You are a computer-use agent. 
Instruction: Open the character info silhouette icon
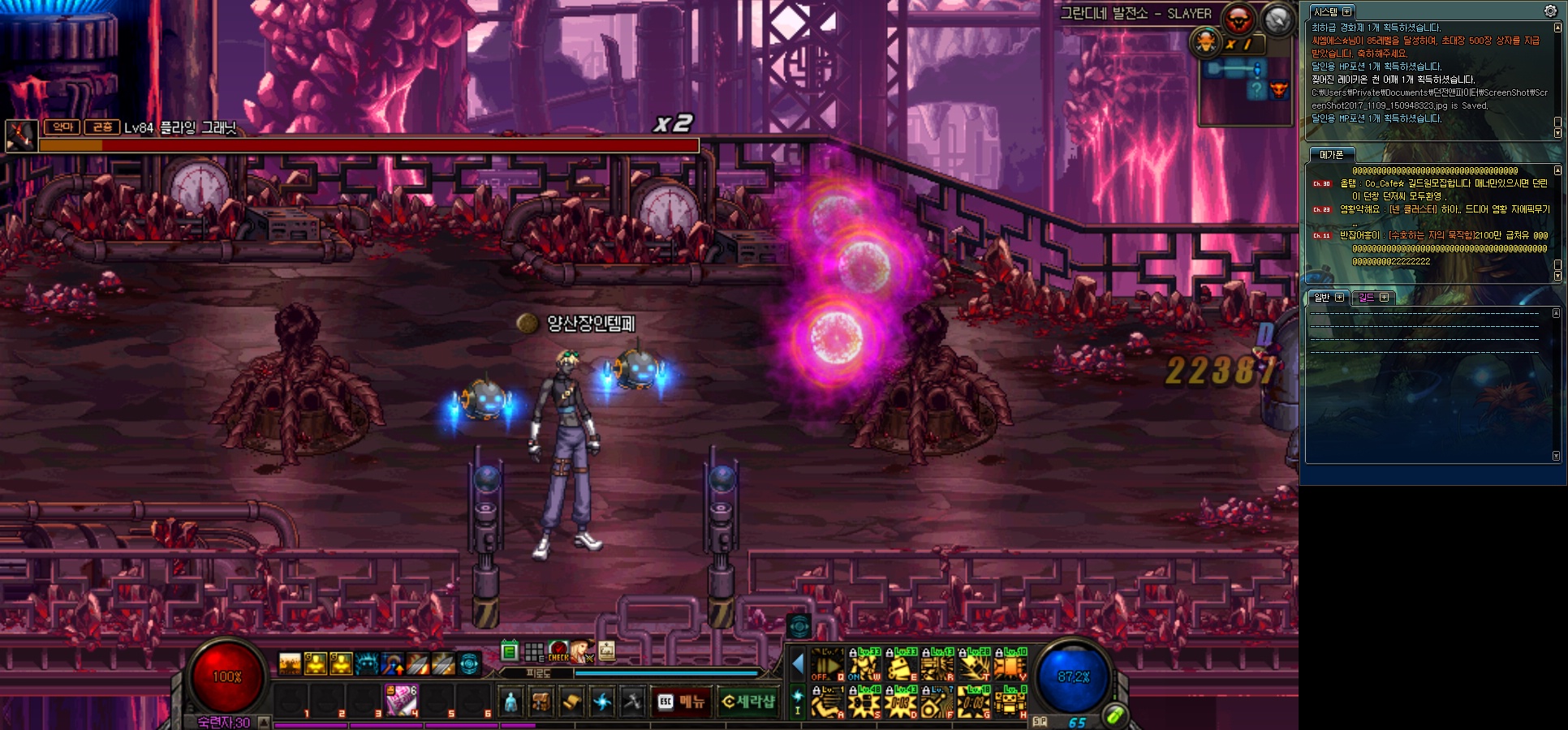[x=510, y=702]
